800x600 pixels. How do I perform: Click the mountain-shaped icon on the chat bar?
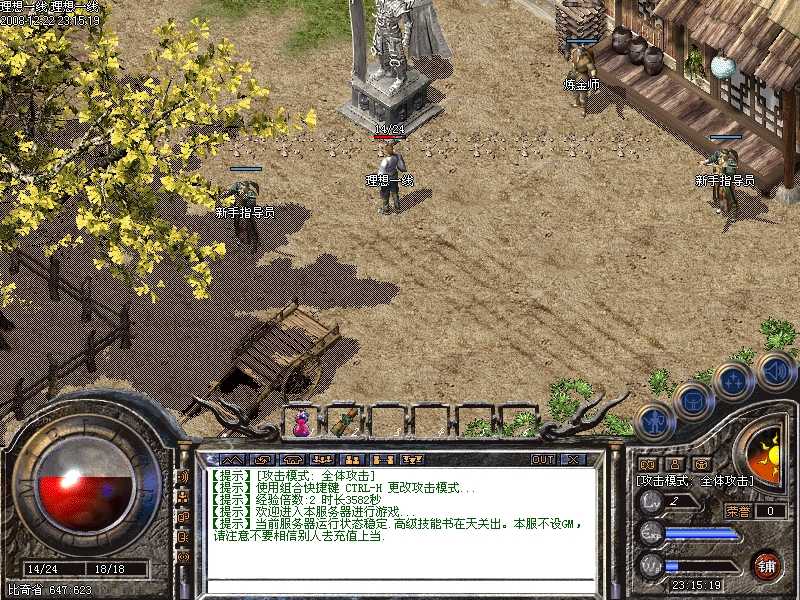pyautogui.click(x=231, y=459)
